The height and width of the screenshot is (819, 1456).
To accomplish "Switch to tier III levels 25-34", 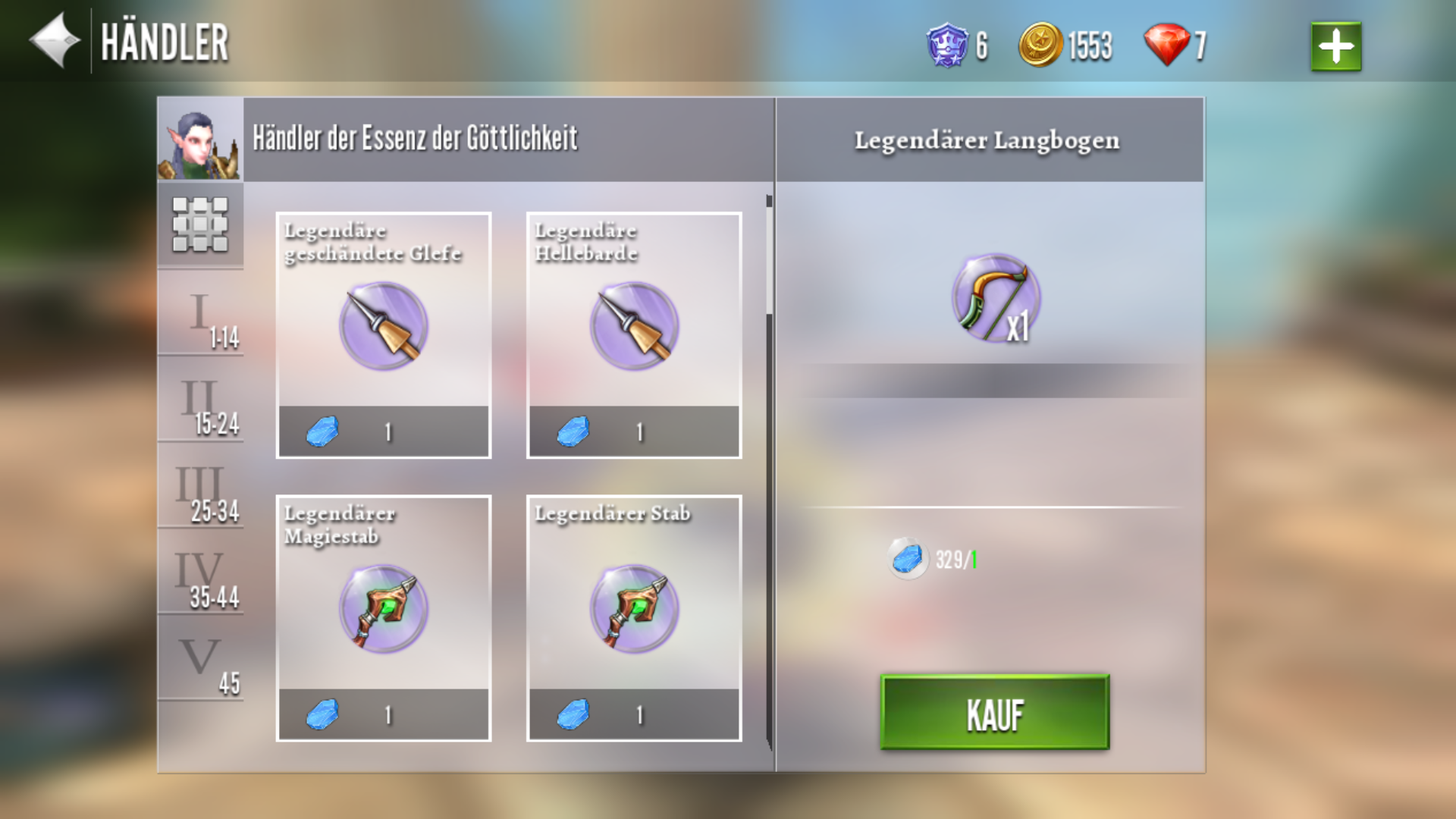I will pos(202,486).
